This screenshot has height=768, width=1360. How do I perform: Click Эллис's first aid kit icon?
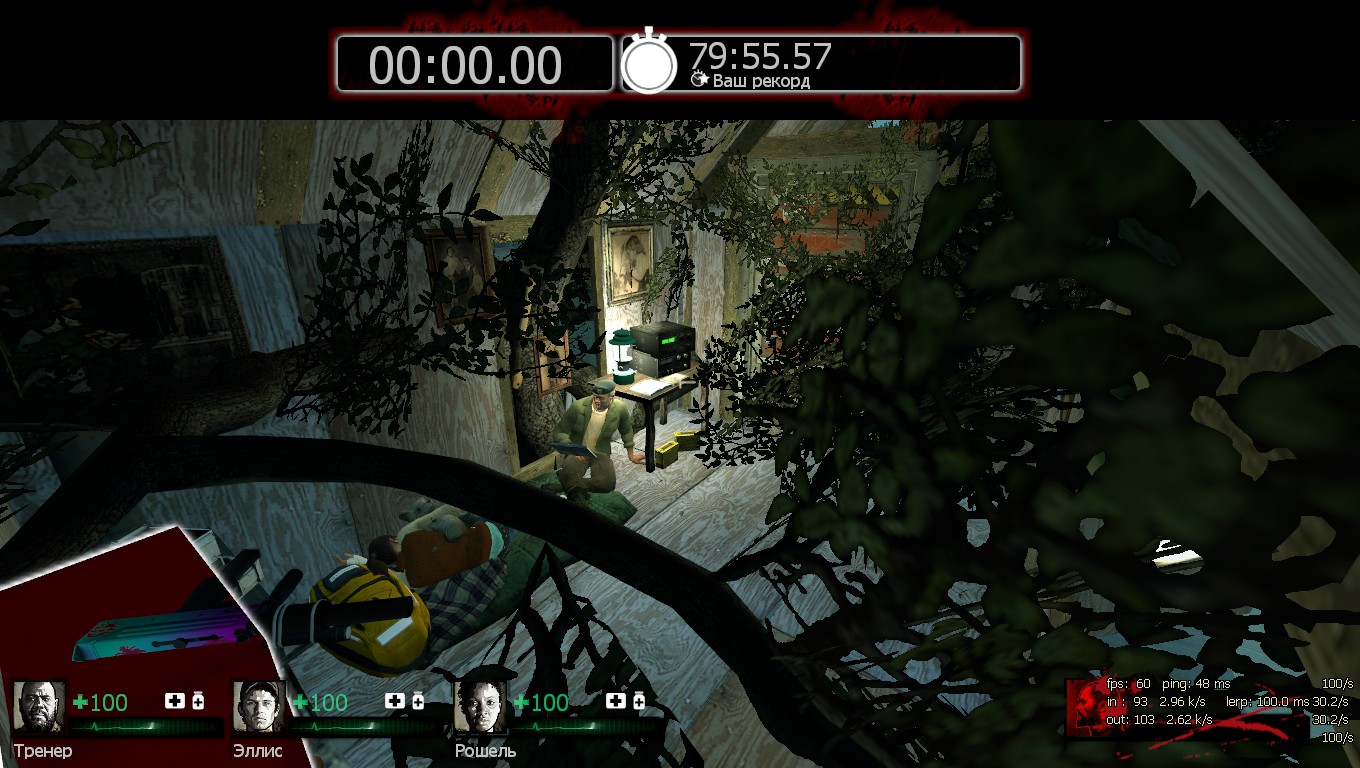[x=394, y=701]
